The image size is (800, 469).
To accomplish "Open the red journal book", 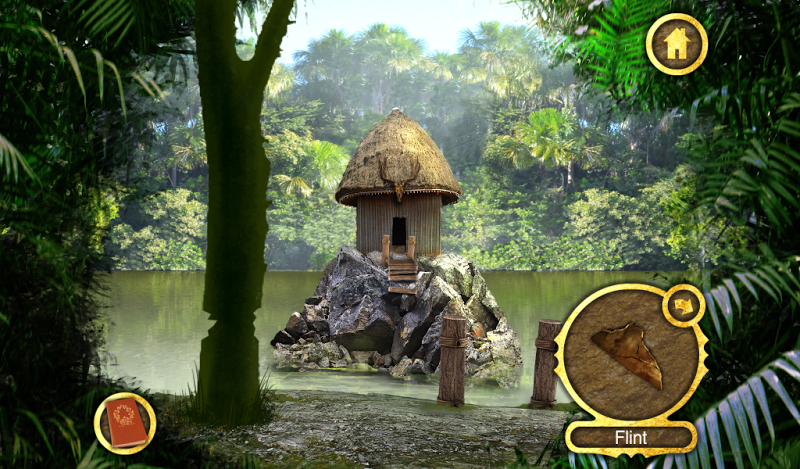I will [x=125, y=423].
